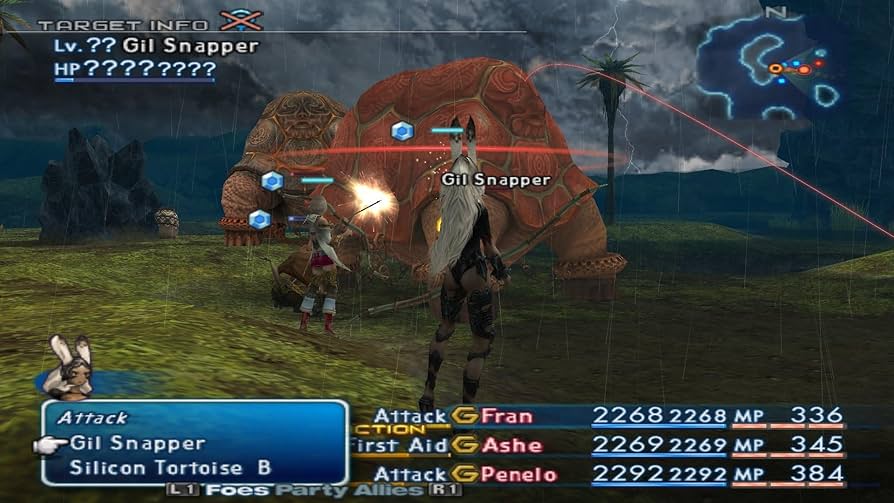894x503 pixels.
Task: Choose Silicon Tortoise B as the target
Action: (x=170, y=467)
